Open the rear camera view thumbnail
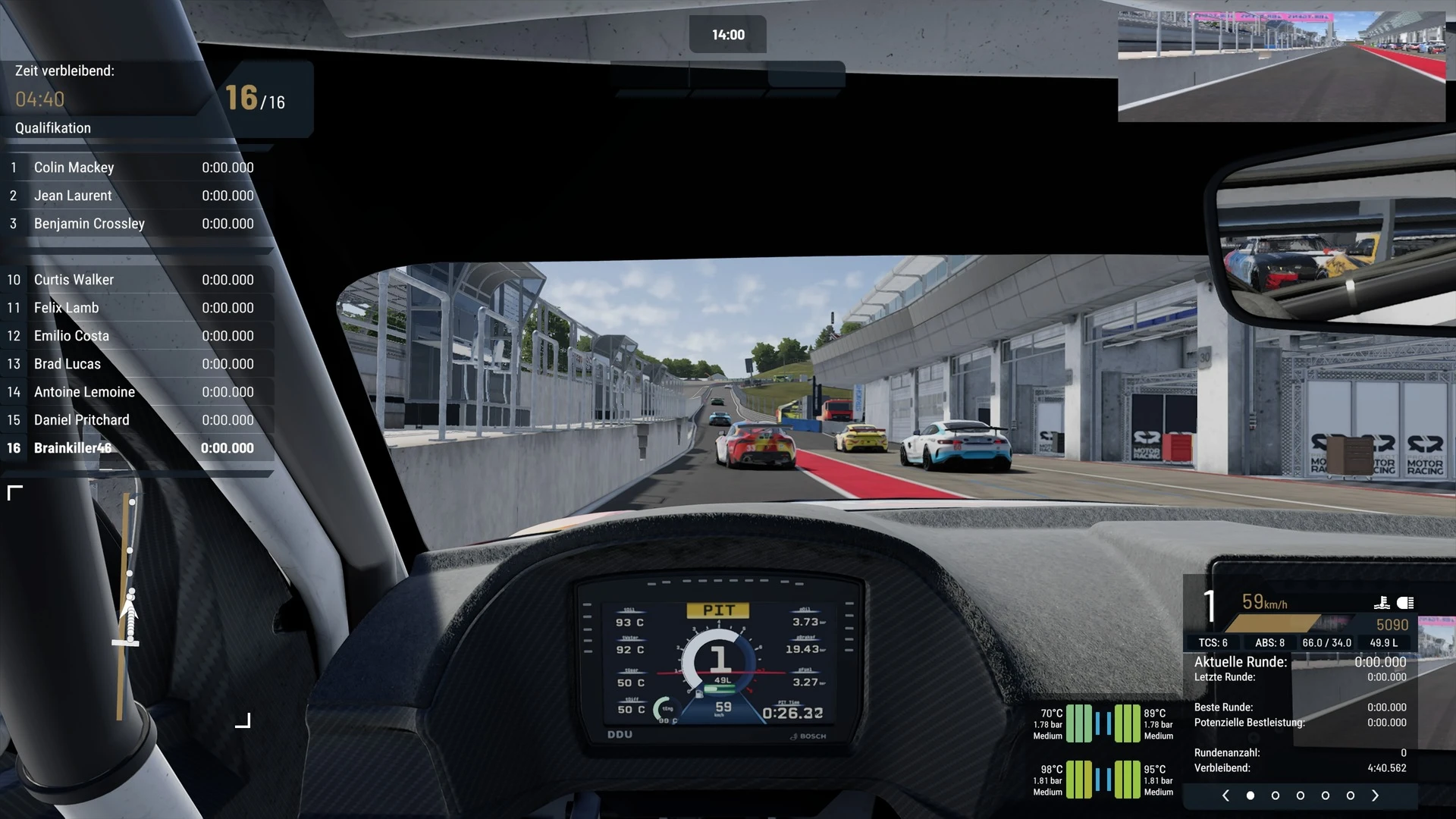The height and width of the screenshot is (819, 1456). tap(1282, 67)
